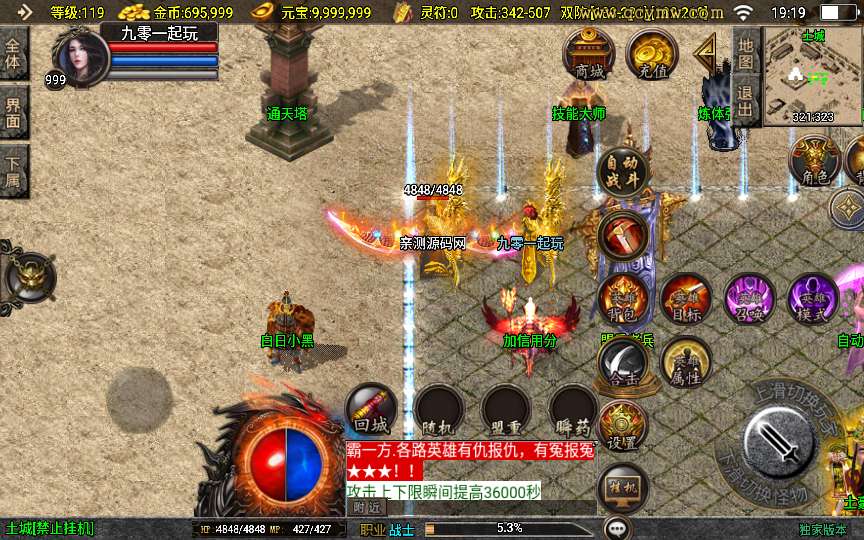Use the 回城 town return scroll

(371, 410)
